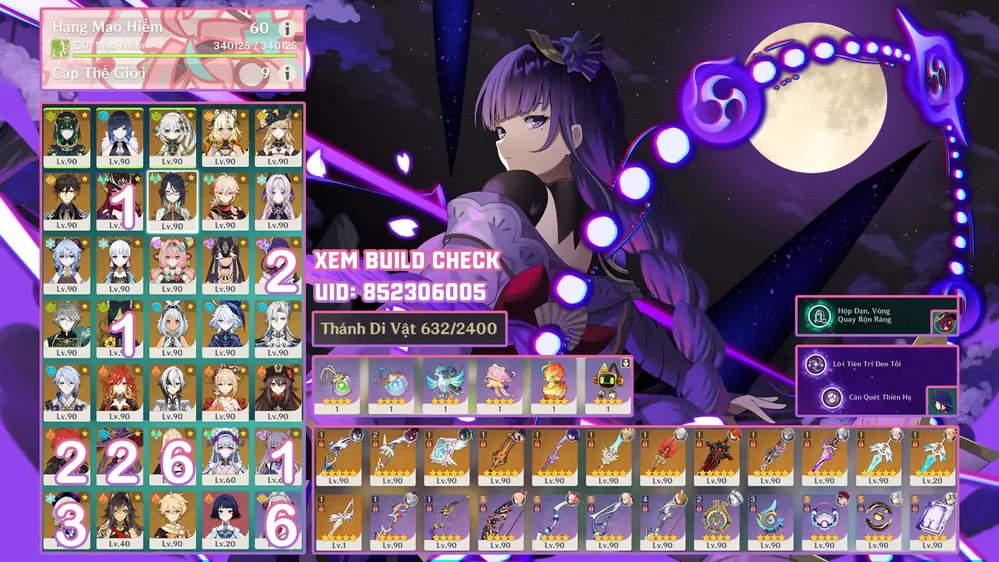The image size is (999, 562).
Task: Pick Zhongli from the character grid
Action: click(x=67, y=199)
